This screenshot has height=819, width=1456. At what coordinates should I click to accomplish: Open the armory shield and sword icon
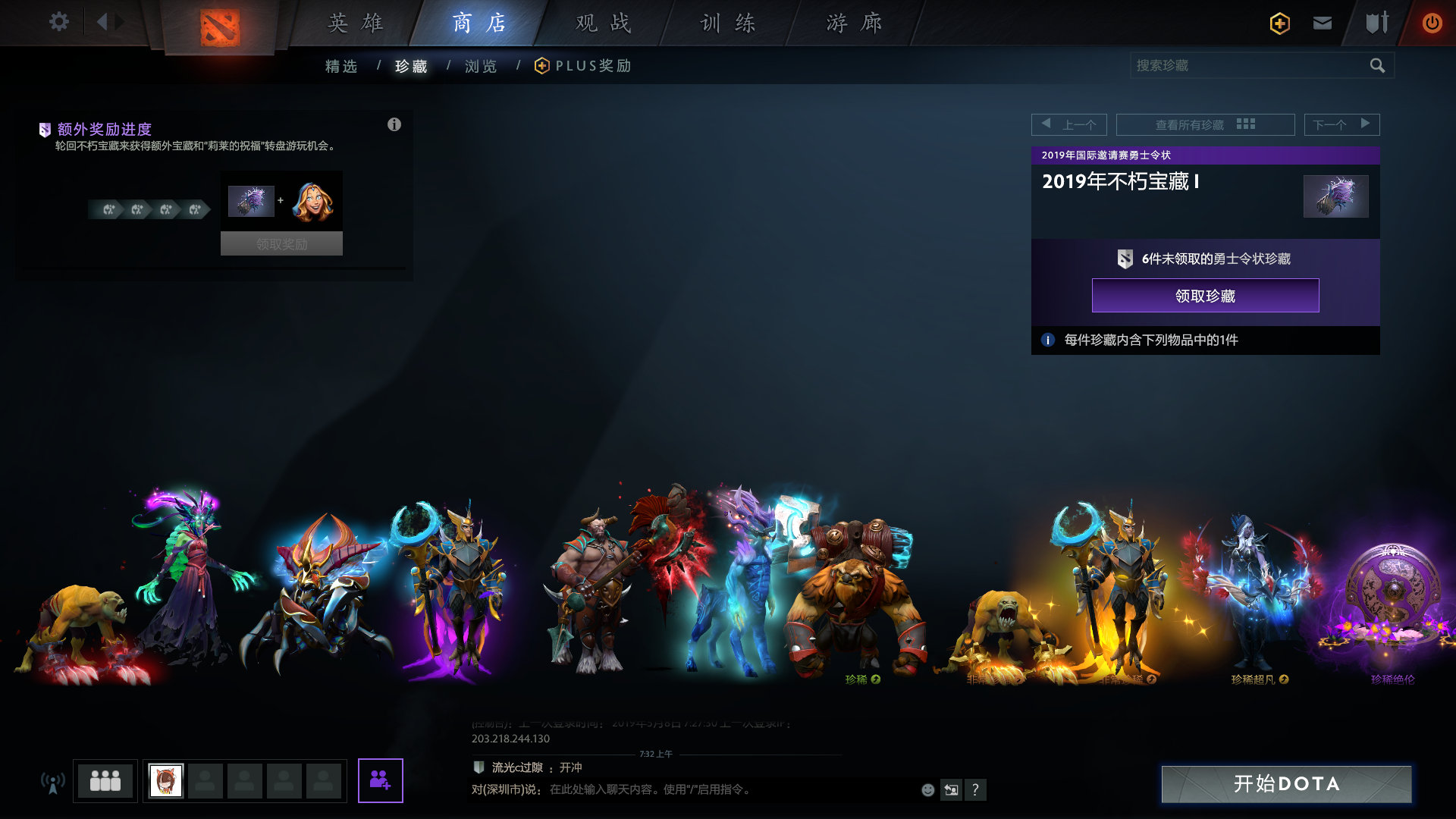(1376, 24)
